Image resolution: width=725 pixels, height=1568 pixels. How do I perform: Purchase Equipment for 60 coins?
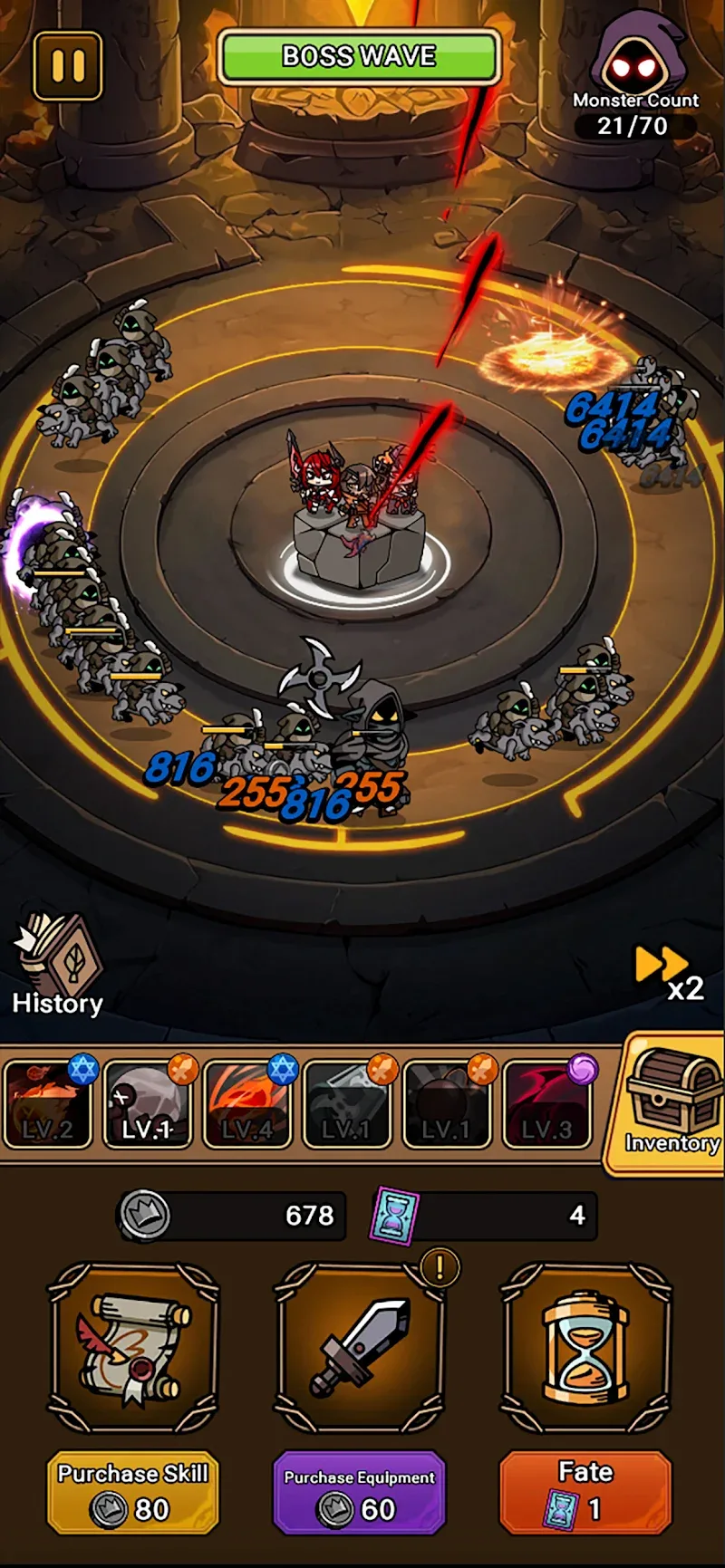point(360,1493)
